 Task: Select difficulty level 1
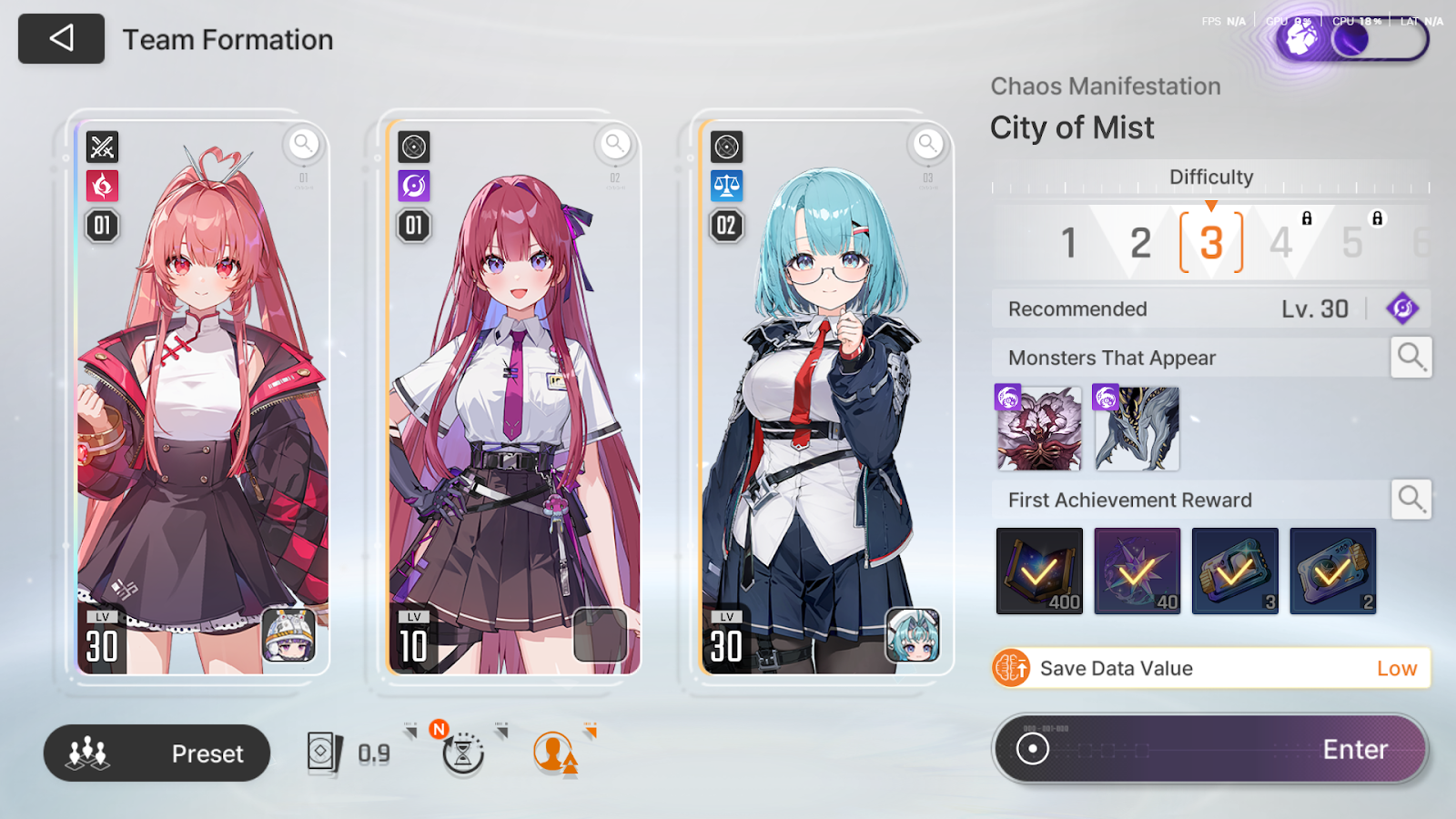[1069, 243]
